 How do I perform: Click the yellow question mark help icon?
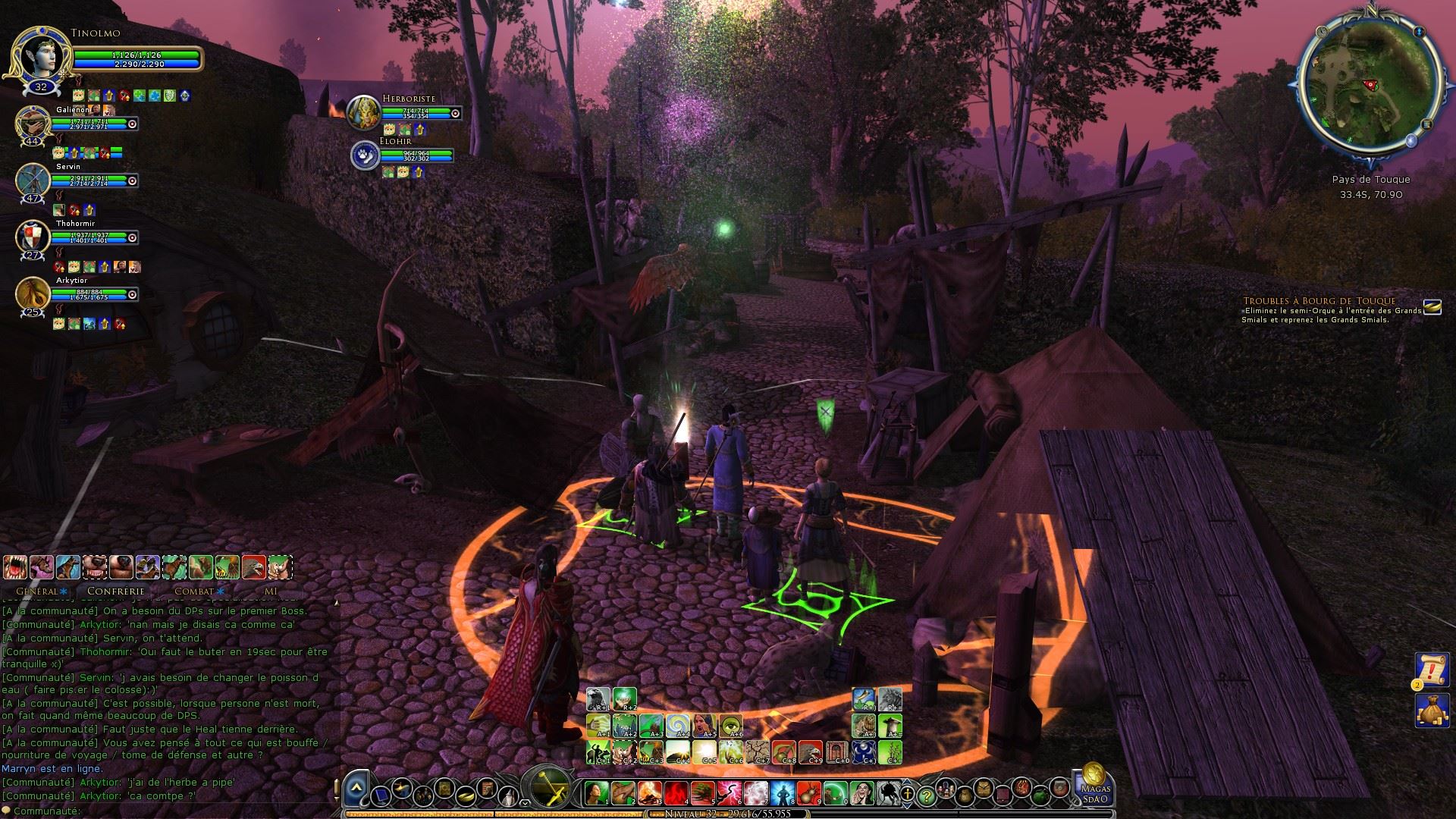click(925, 796)
